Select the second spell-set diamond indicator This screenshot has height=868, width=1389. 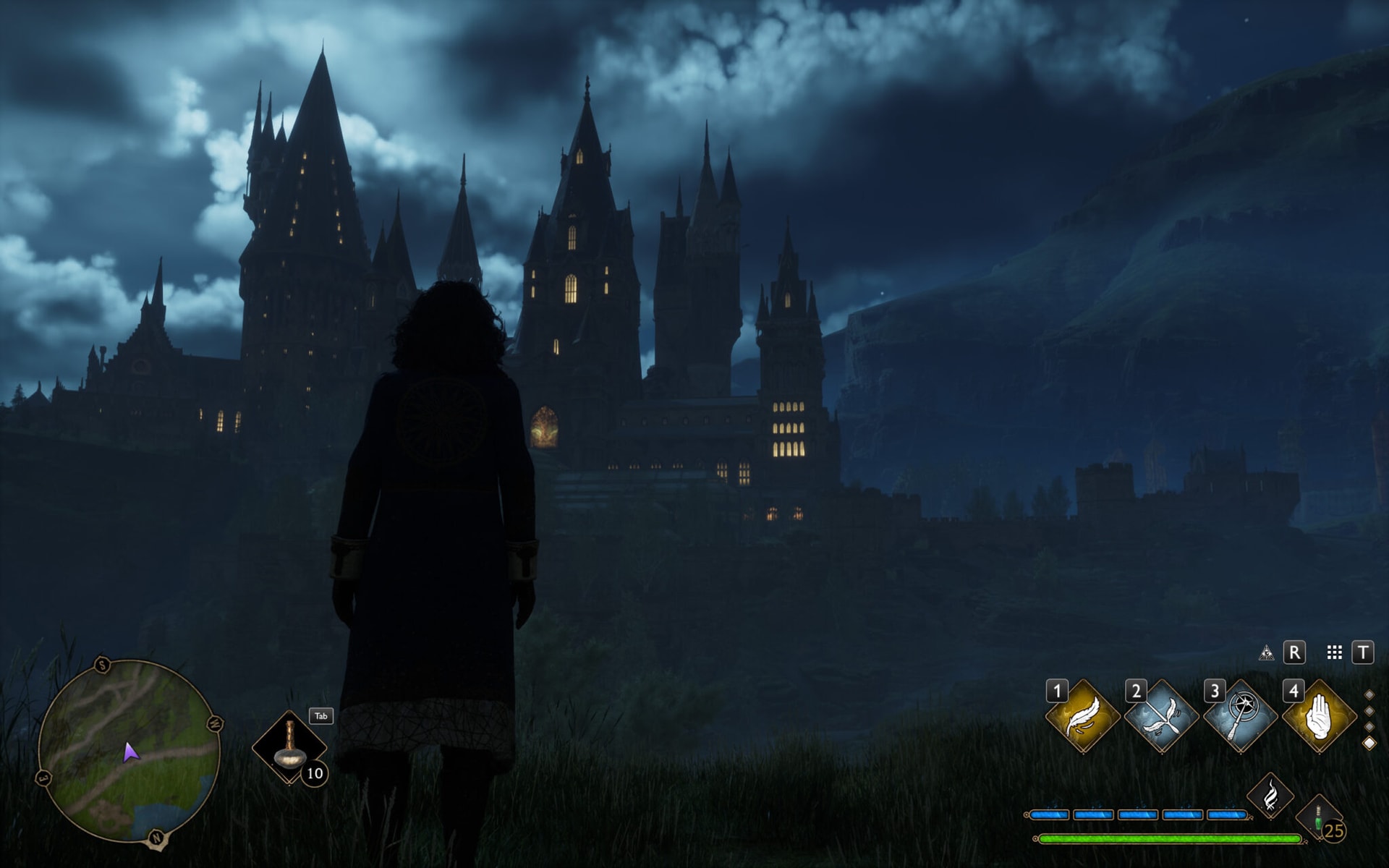pyautogui.click(x=1369, y=711)
